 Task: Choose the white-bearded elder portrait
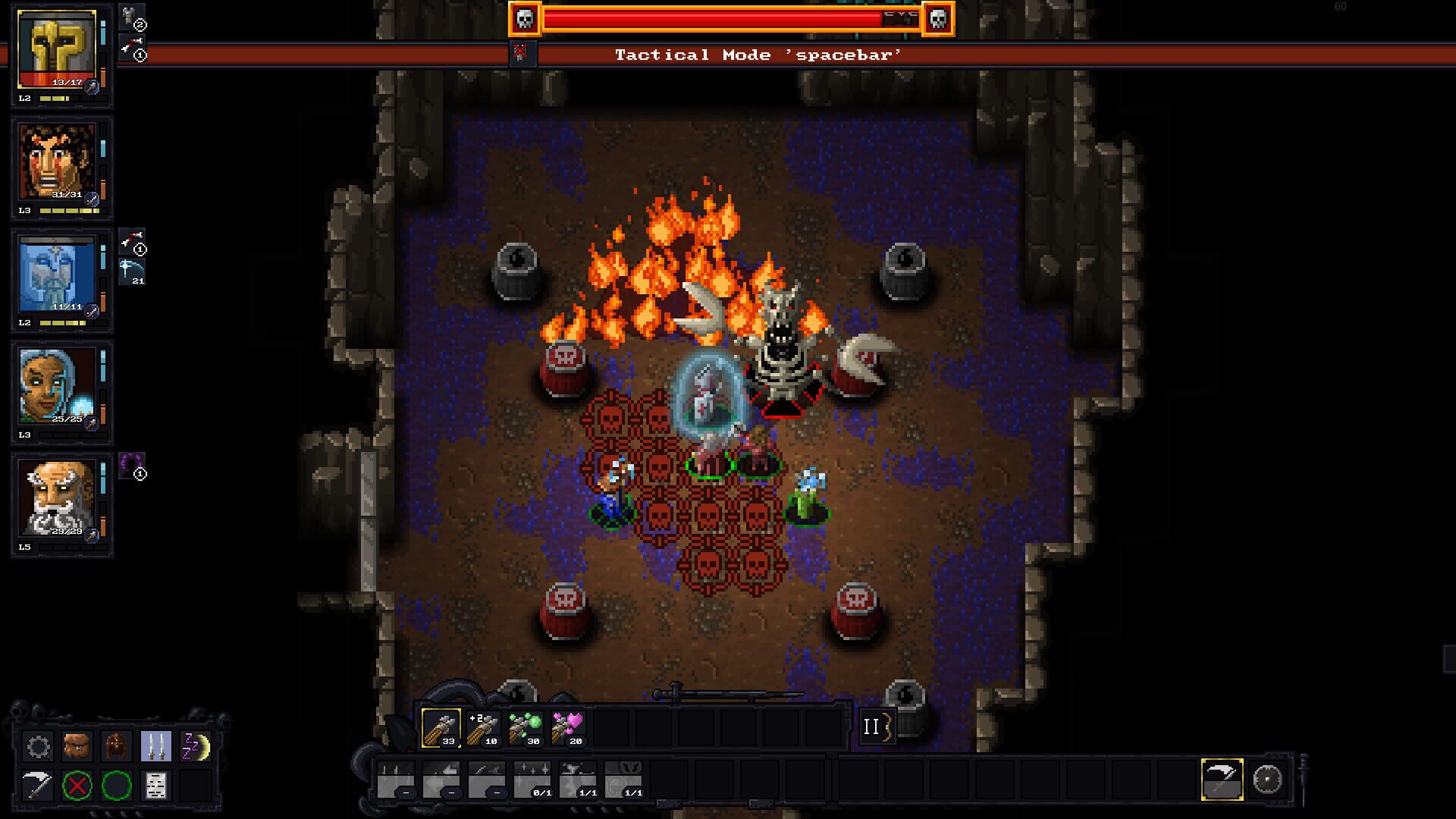(58, 499)
